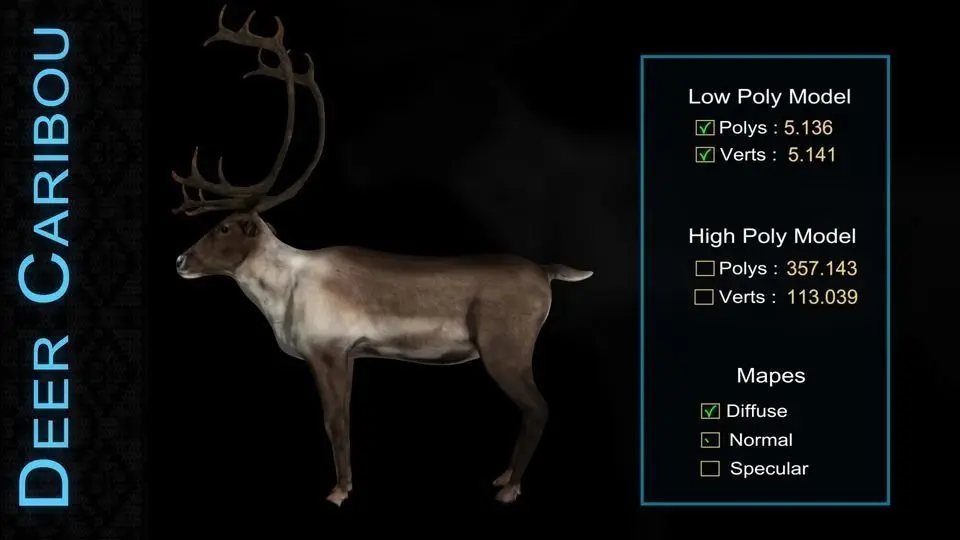Image resolution: width=960 pixels, height=540 pixels.
Task: Check the High Poly Verts checkbox
Action: pyautogui.click(x=705, y=297)
